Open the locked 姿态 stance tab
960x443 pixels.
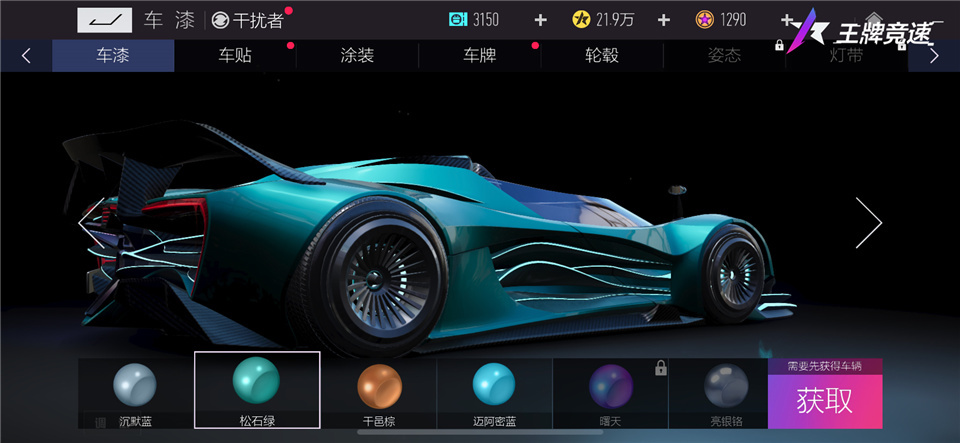click(x=724, y=56)
